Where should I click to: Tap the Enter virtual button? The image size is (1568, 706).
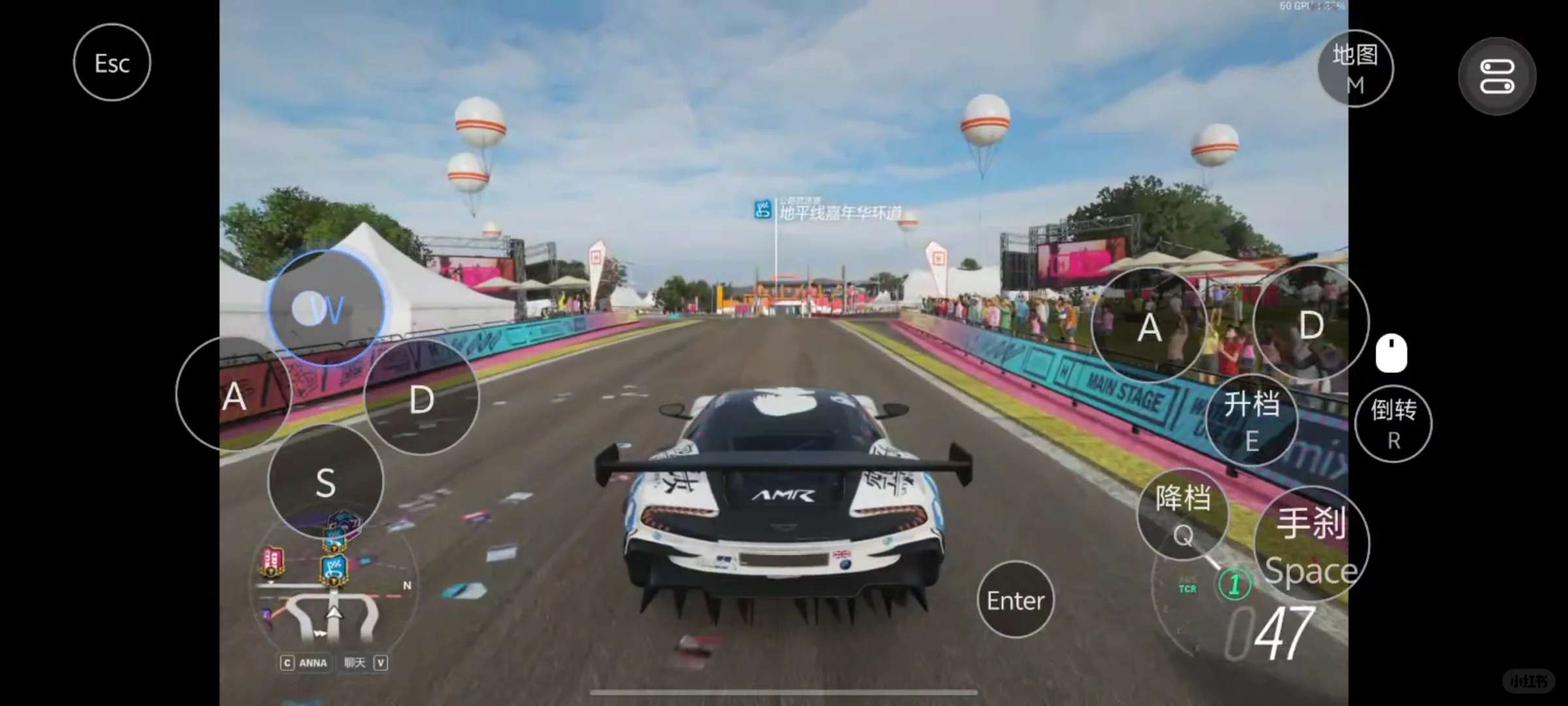(1015, 599)
